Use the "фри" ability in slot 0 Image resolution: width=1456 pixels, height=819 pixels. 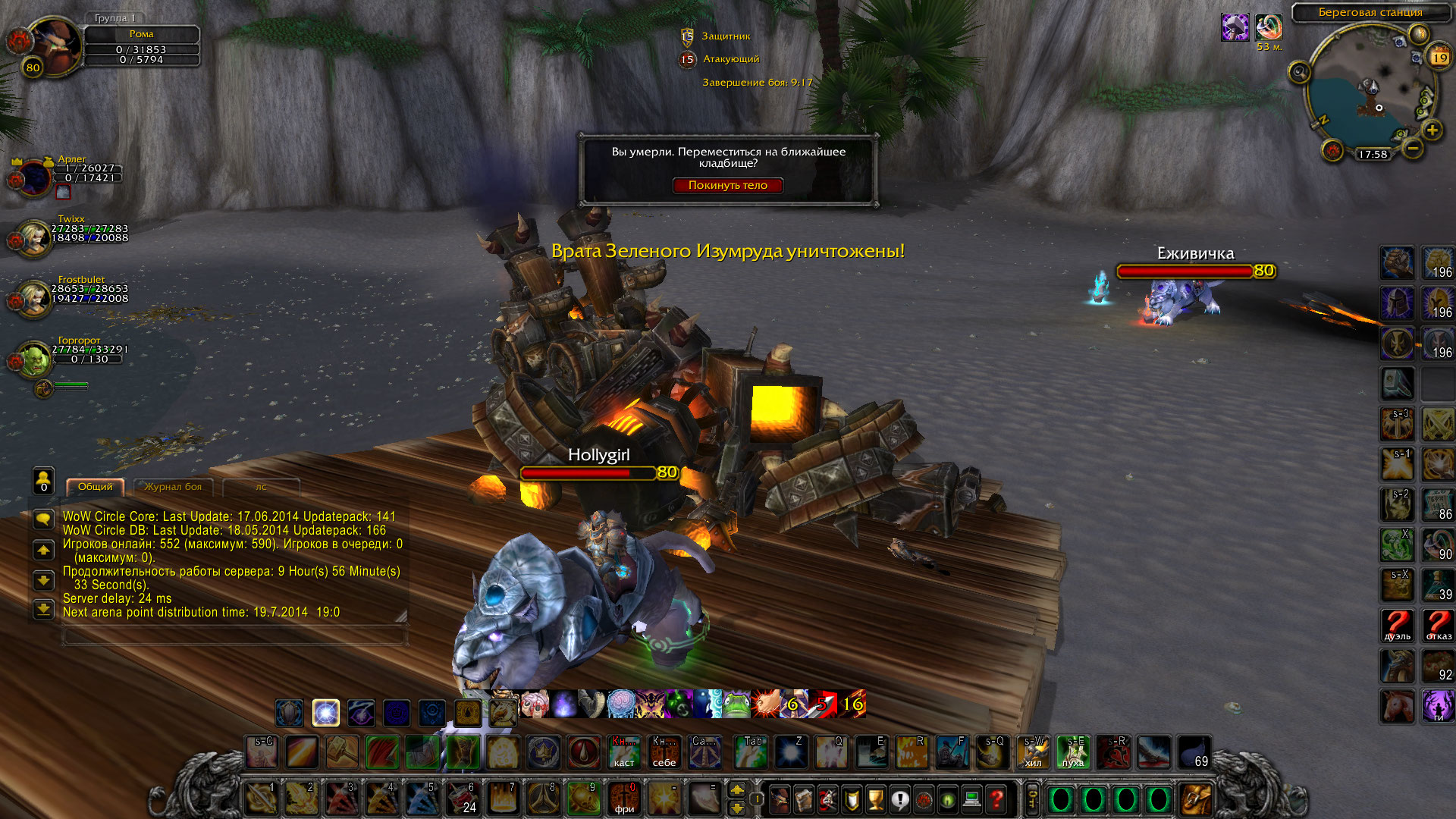624,799
